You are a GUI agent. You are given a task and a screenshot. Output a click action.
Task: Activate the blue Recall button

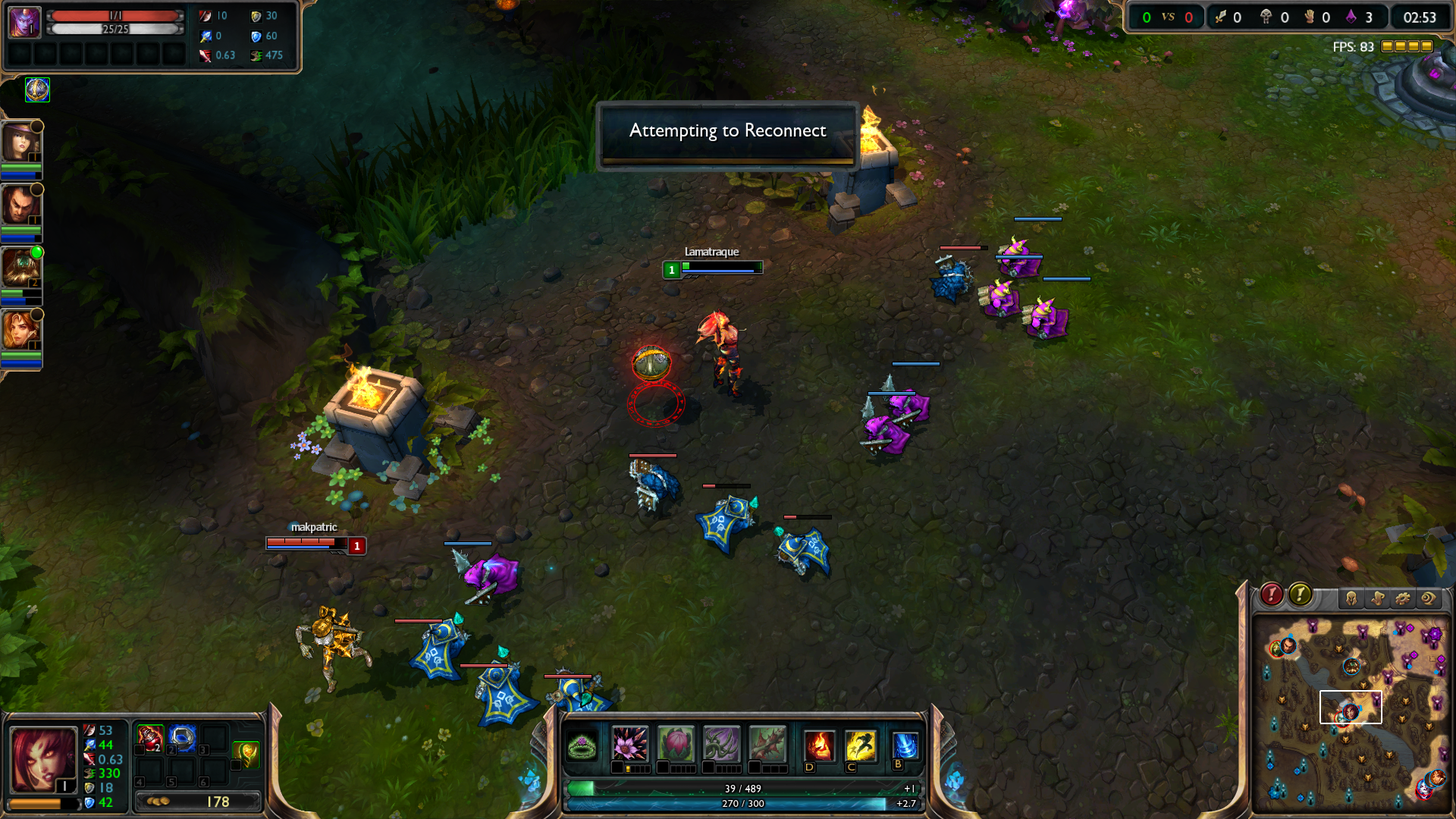point(905,744)
